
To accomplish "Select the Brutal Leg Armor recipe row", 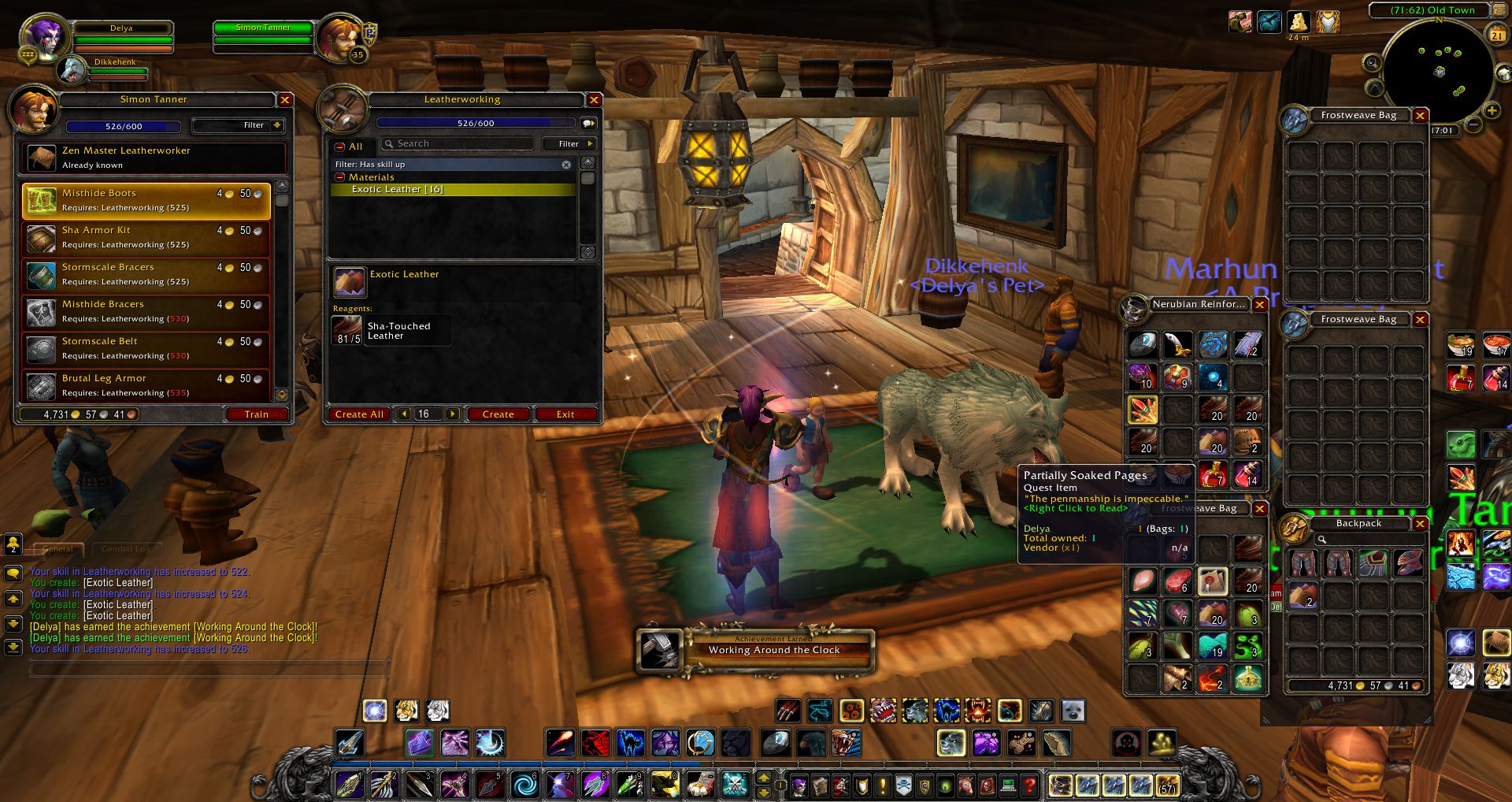I will [x=146, y=385].
